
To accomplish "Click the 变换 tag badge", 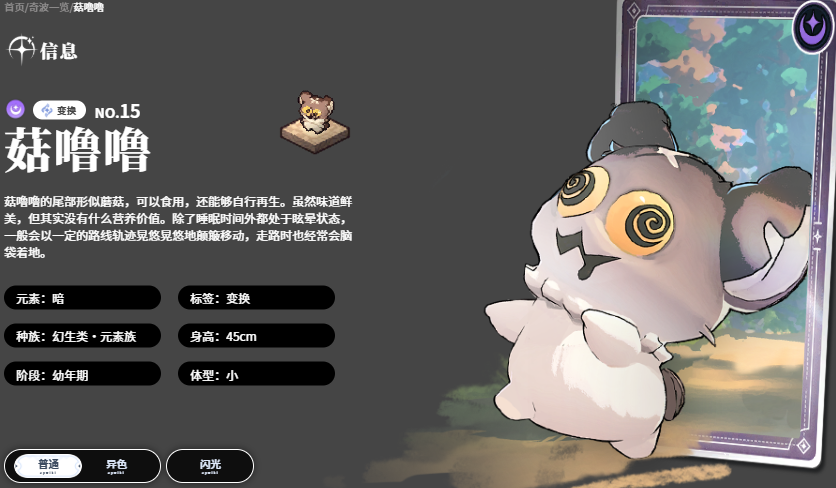I will [59, 110].
